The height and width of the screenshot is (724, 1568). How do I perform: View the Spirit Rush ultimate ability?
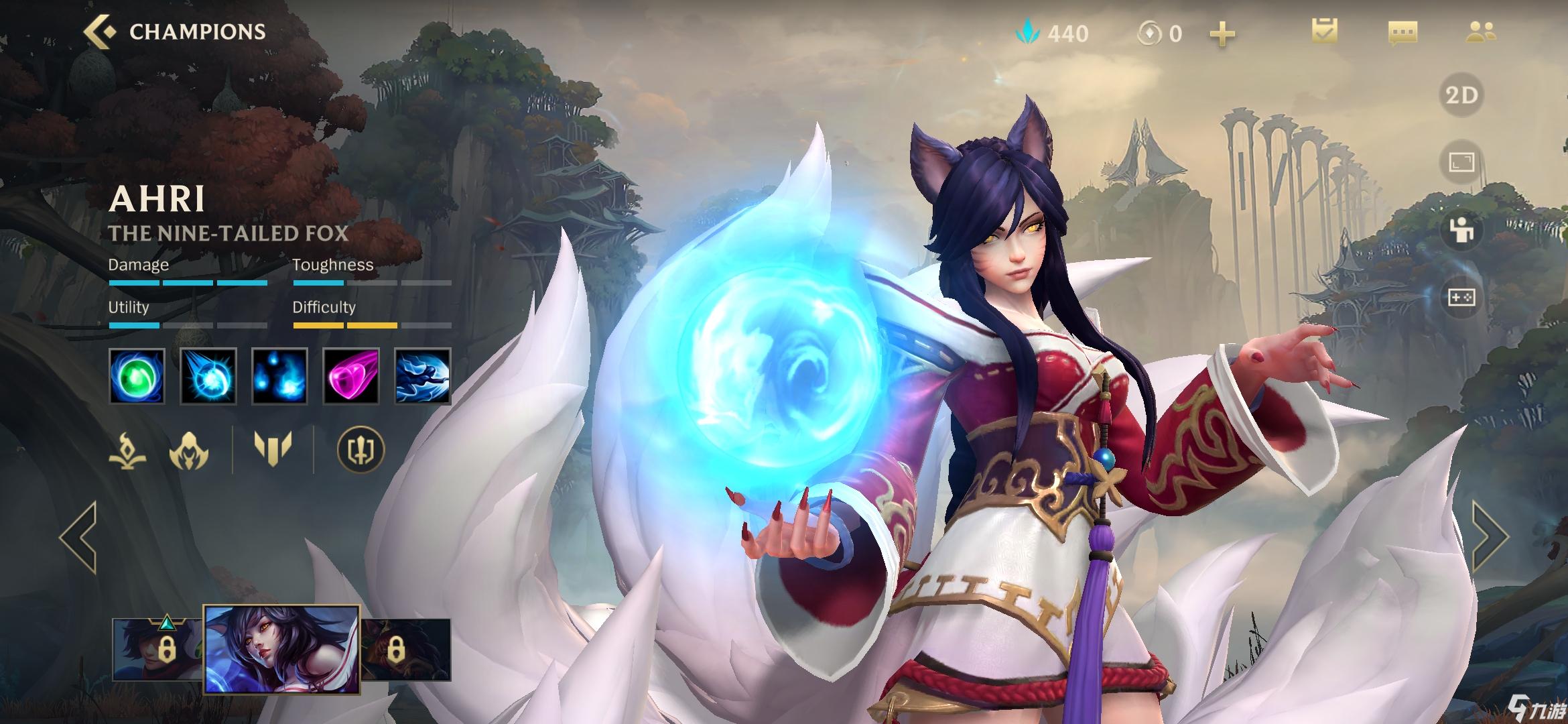[422, 376]
